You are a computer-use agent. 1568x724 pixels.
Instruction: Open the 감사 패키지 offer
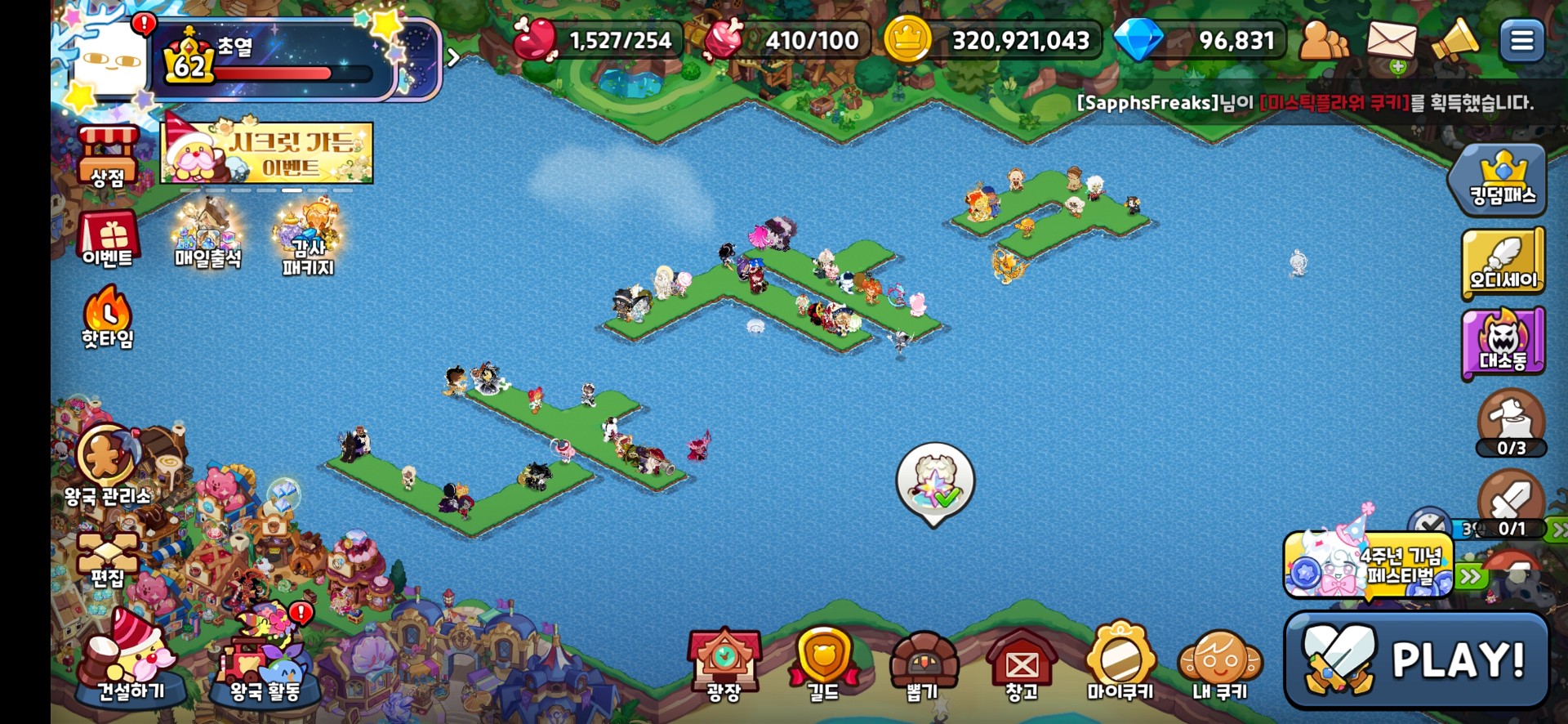308,239
